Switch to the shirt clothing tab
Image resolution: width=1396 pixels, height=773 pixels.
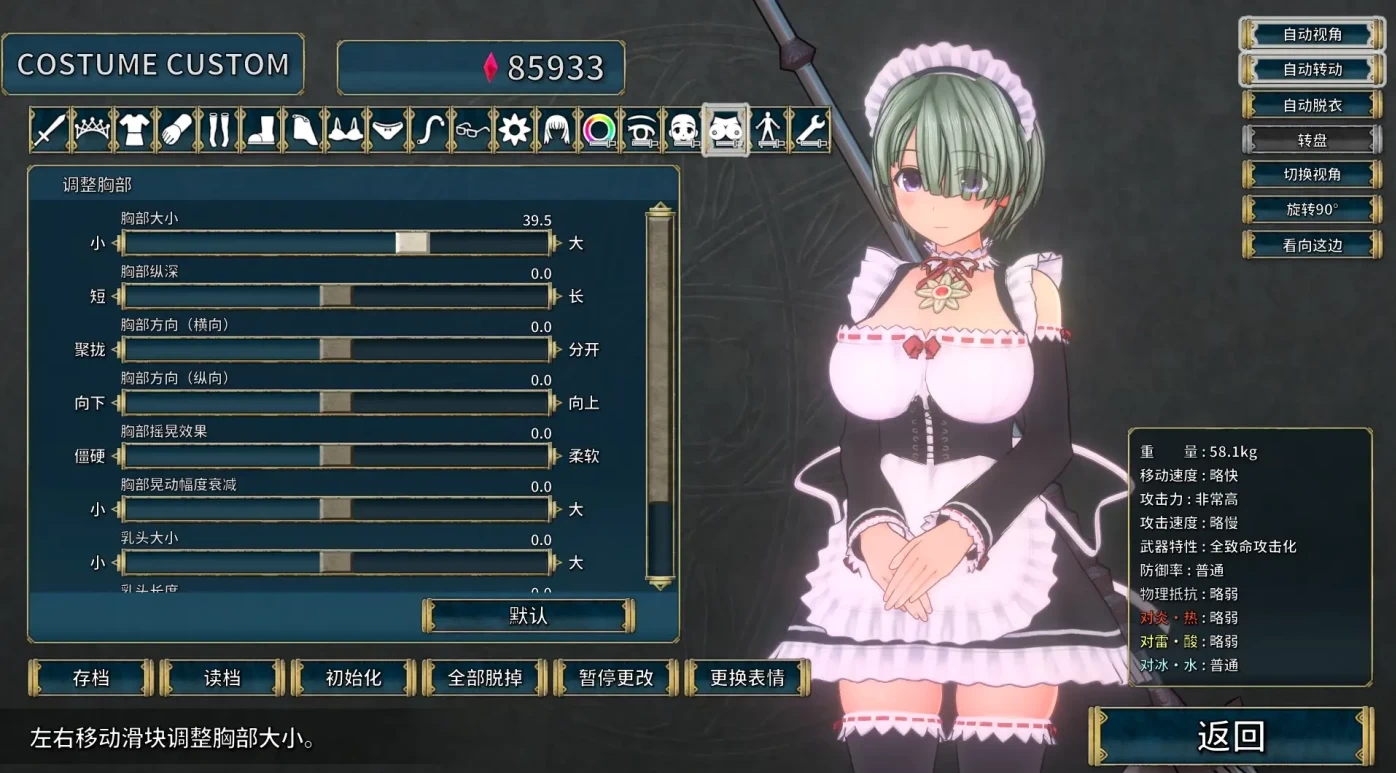[134, 130]
